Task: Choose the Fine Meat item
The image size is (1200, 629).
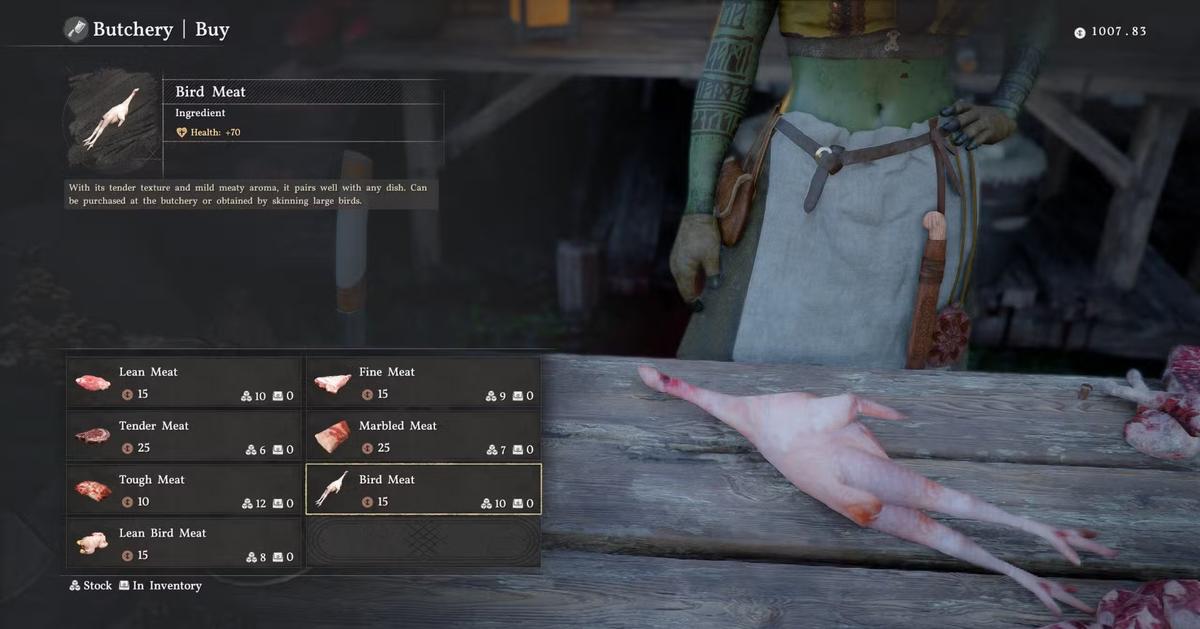Action: (x=423, y=382)
